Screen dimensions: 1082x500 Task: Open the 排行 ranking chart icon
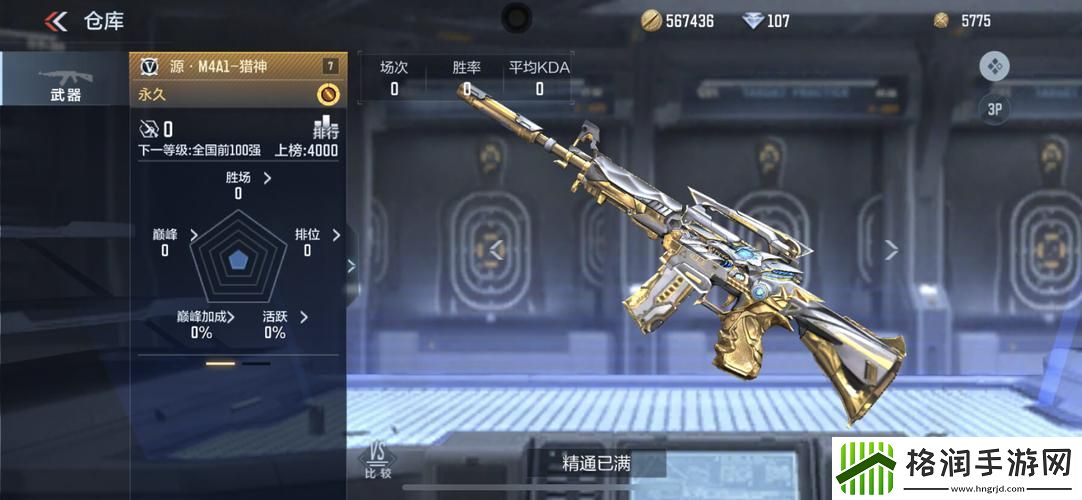coord(326,128)
